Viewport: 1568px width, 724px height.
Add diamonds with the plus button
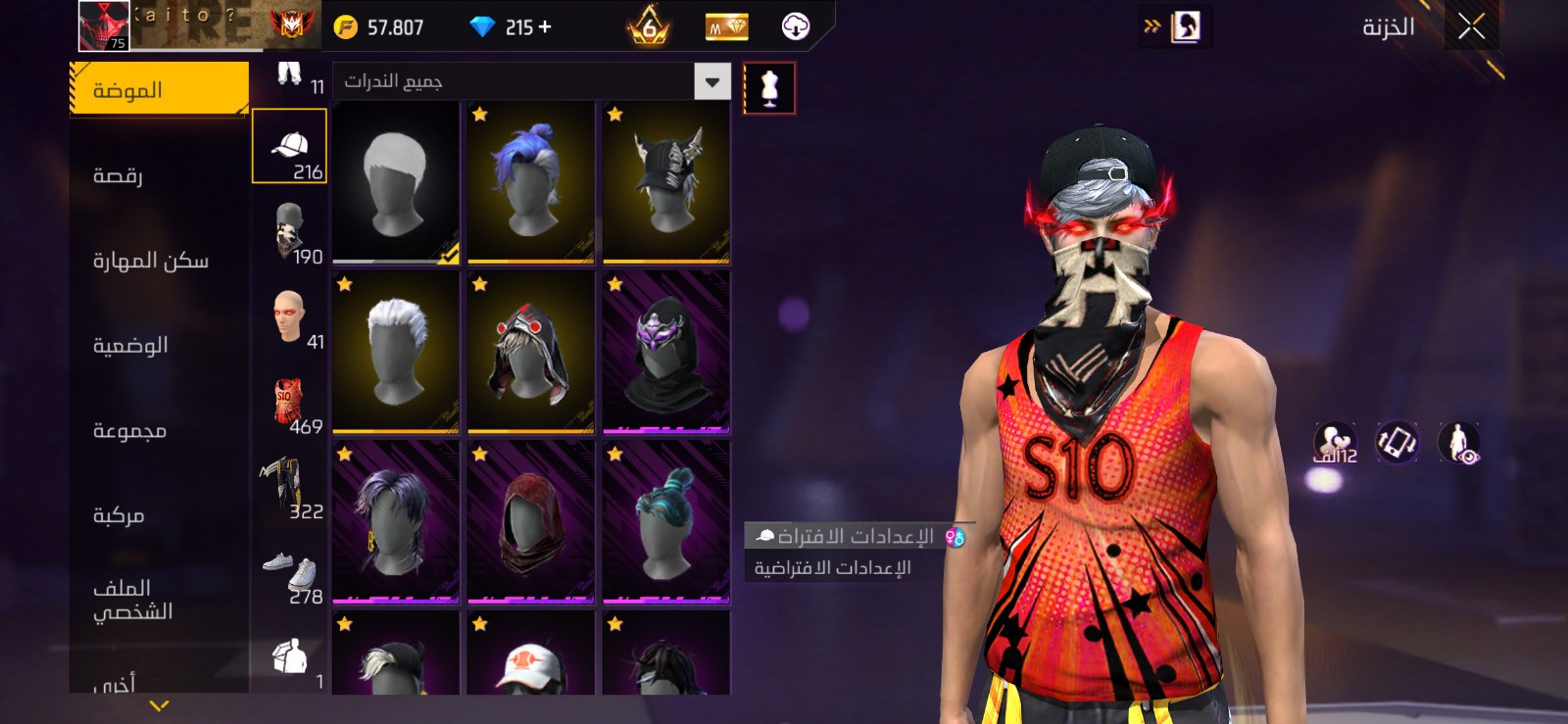545,26
